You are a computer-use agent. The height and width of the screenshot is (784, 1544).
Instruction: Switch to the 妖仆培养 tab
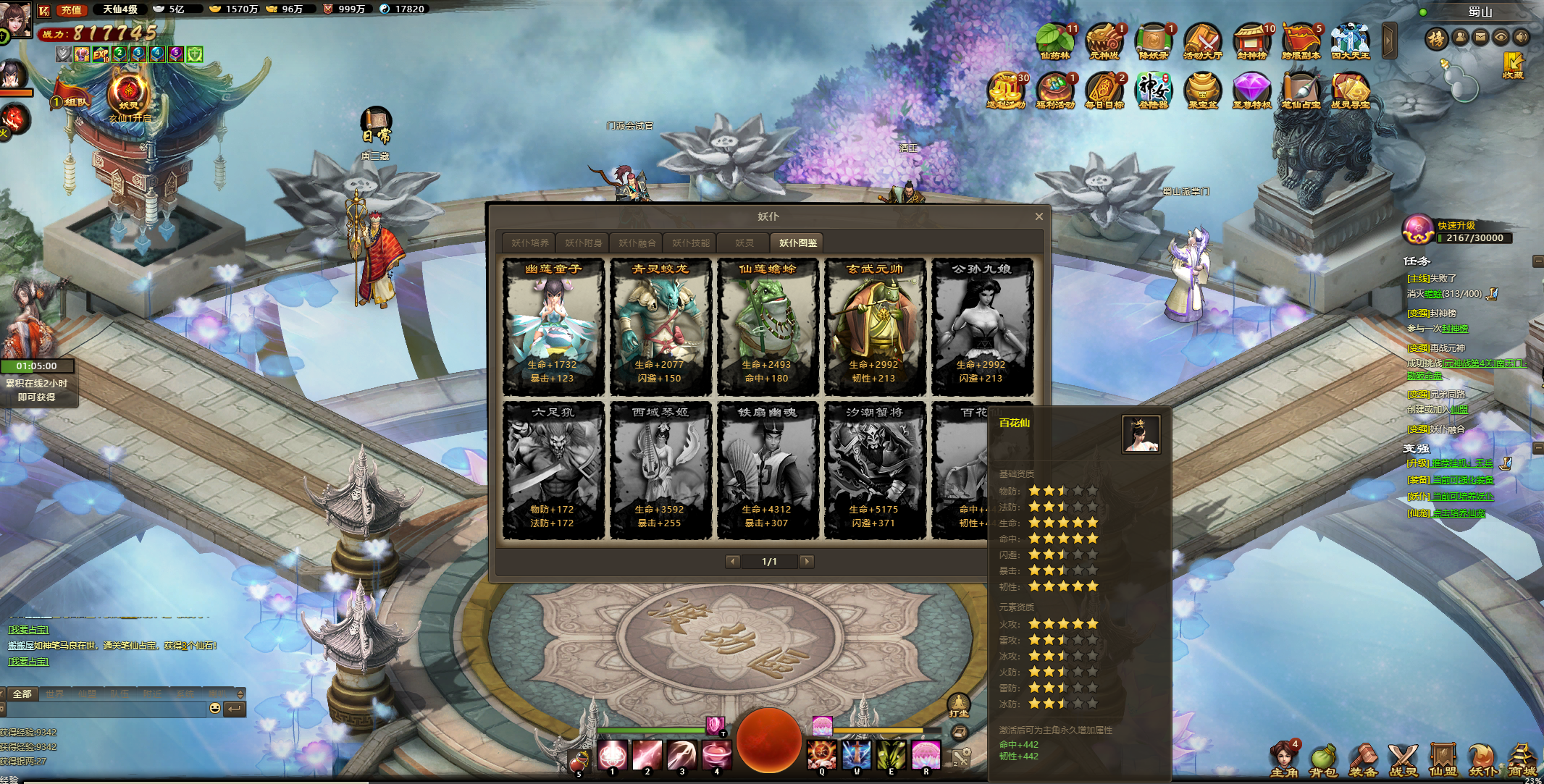pos(529,243)
